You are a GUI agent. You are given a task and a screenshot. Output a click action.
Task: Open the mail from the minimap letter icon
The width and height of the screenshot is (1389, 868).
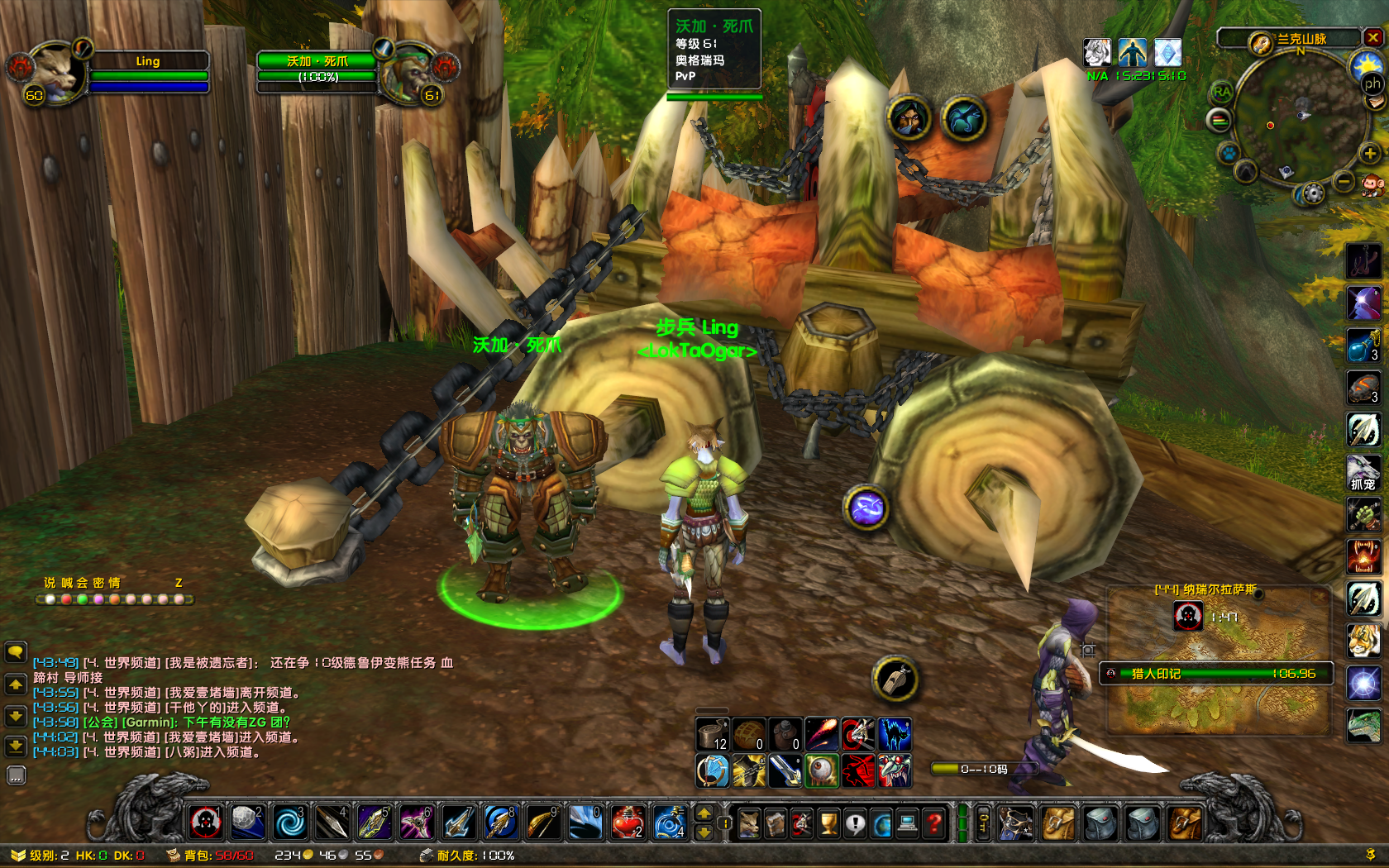pos(1375,101)
